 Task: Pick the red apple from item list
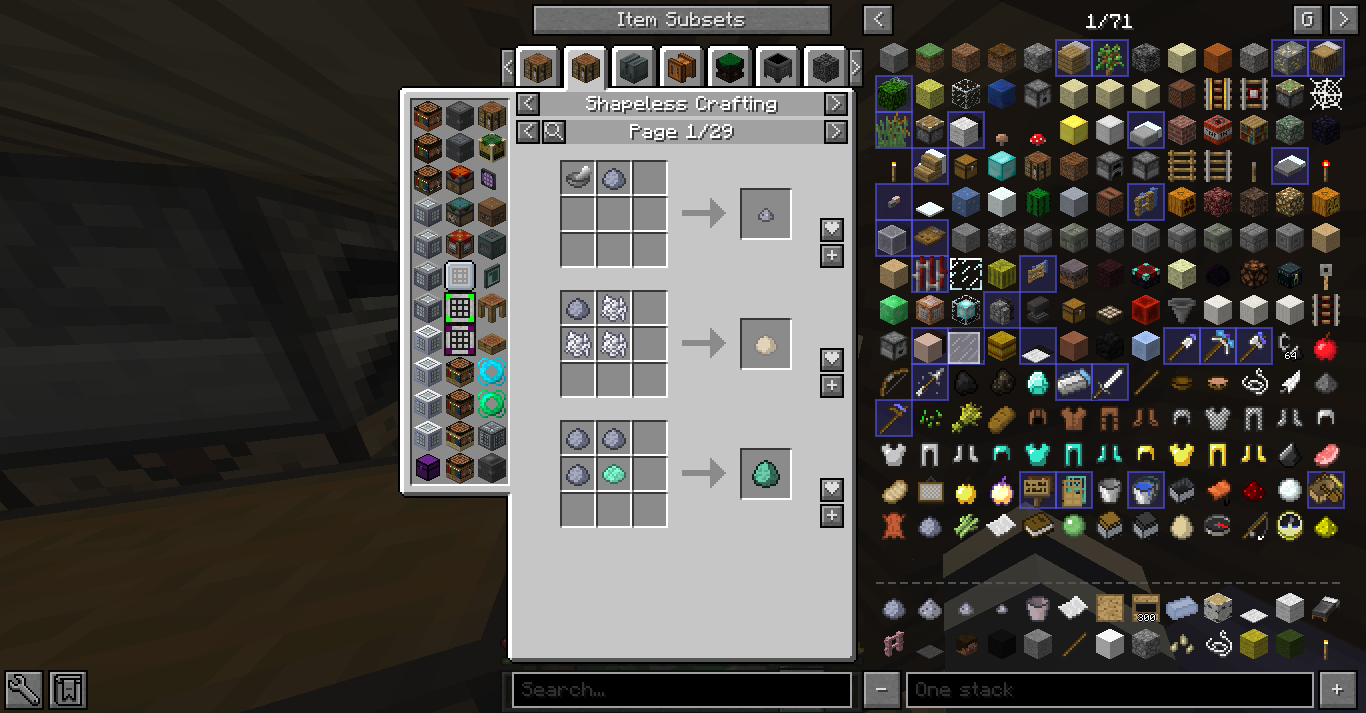point(1326,346)
